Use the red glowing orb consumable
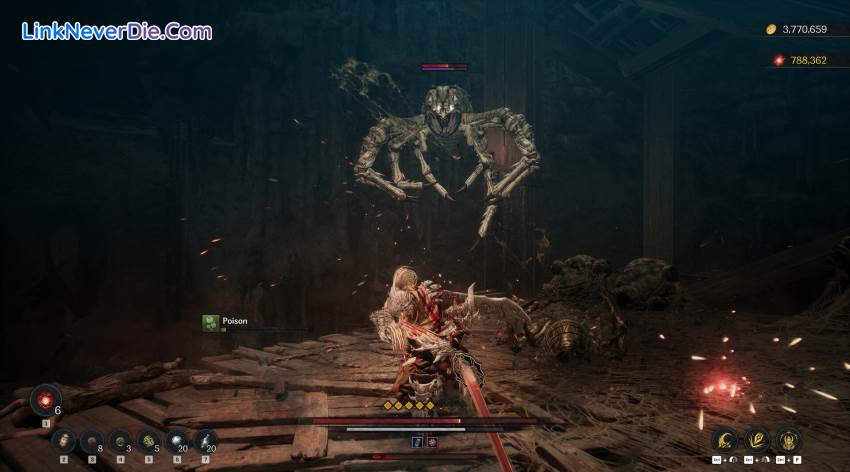Screen dimensions: 850x472 pyautogui.click(x=45, y=400)
